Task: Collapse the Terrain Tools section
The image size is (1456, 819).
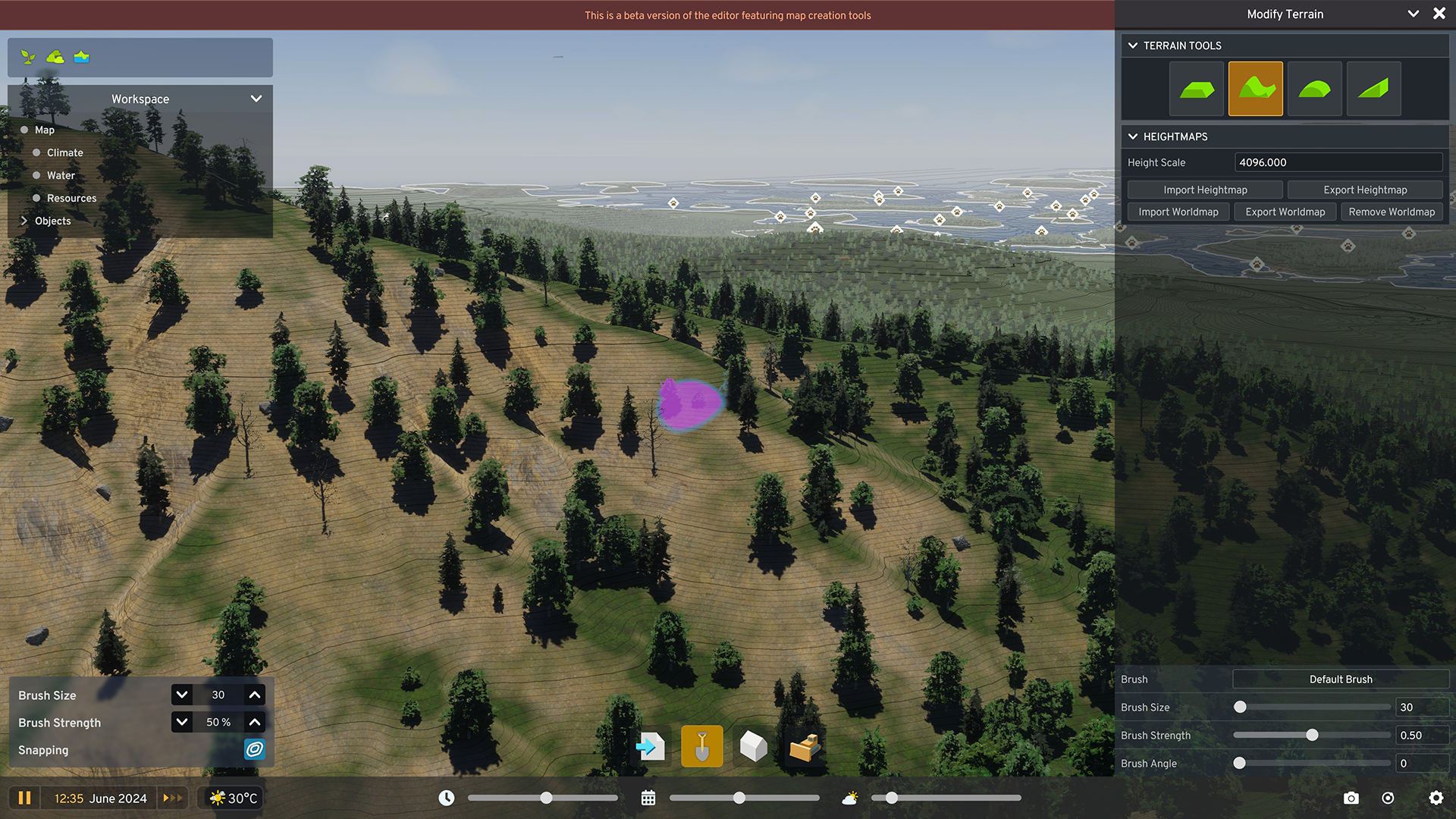Action: pyautogui.click(x=1133, y=45)
